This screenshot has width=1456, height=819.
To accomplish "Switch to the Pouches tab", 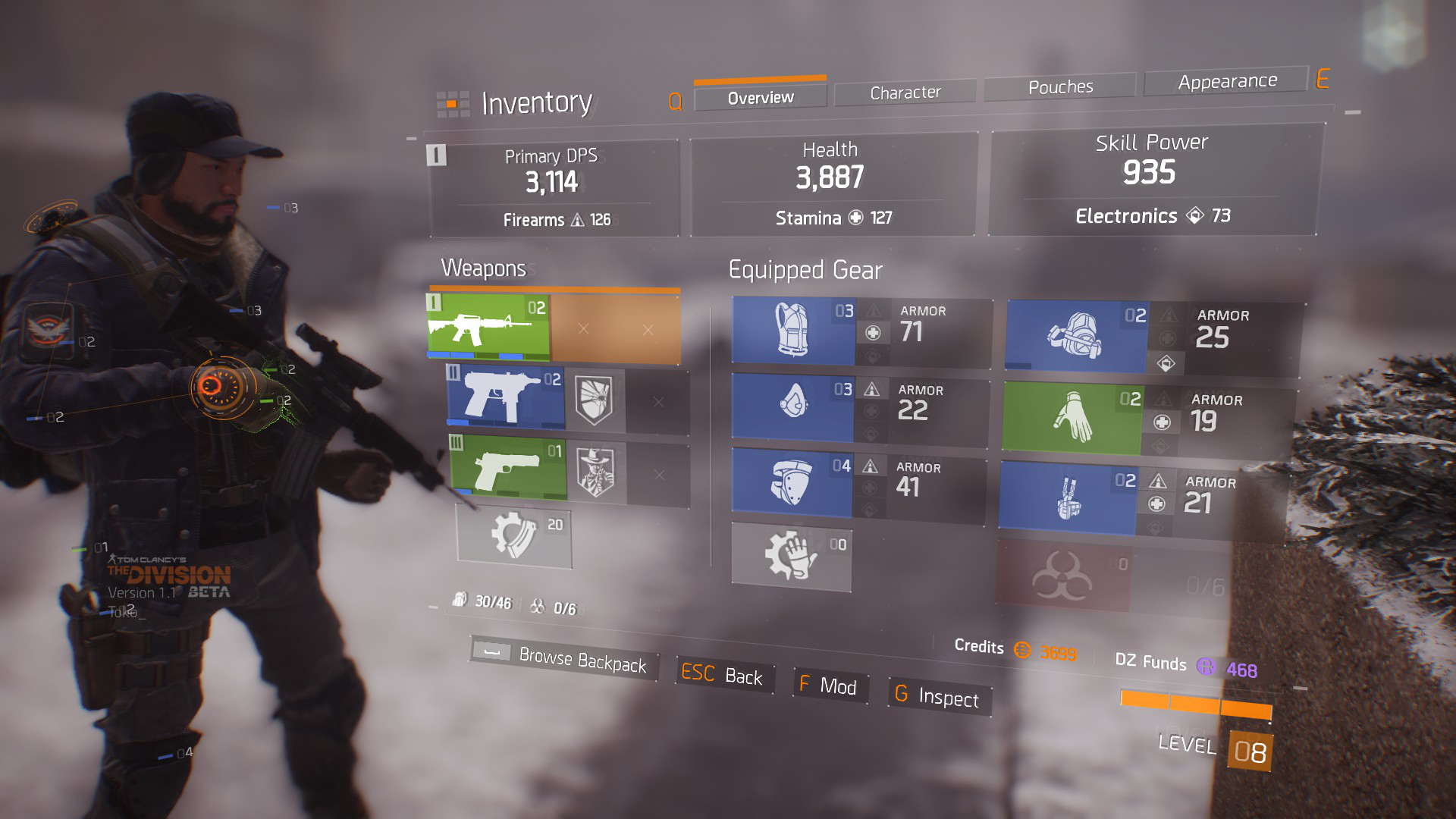I will click(1059, 87).
